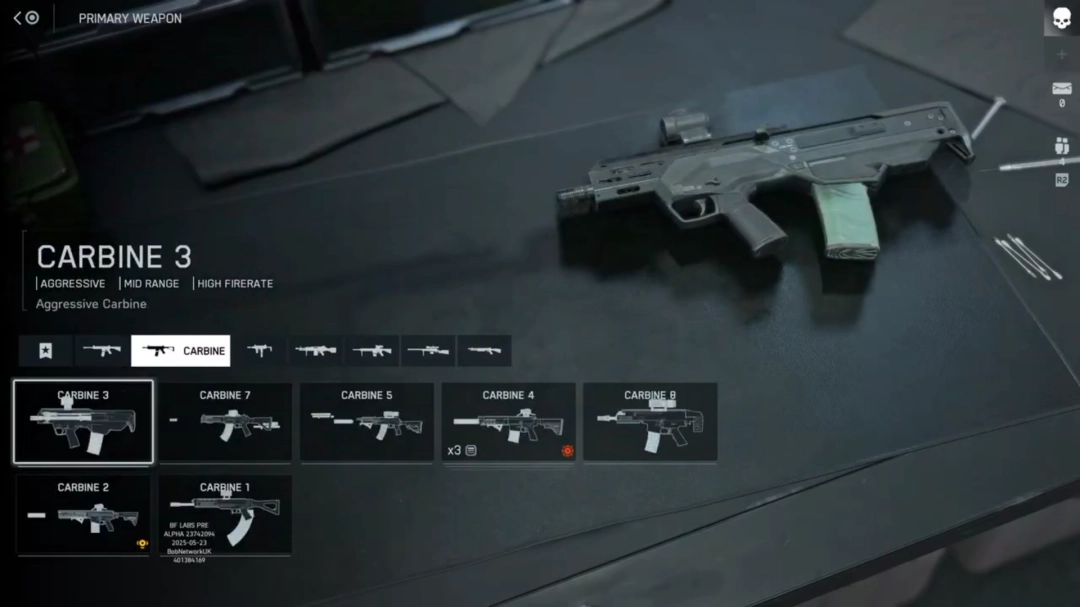1080x607 pixels.
Task: Open the shotgun category tab
Action: (x=484, y=351)
